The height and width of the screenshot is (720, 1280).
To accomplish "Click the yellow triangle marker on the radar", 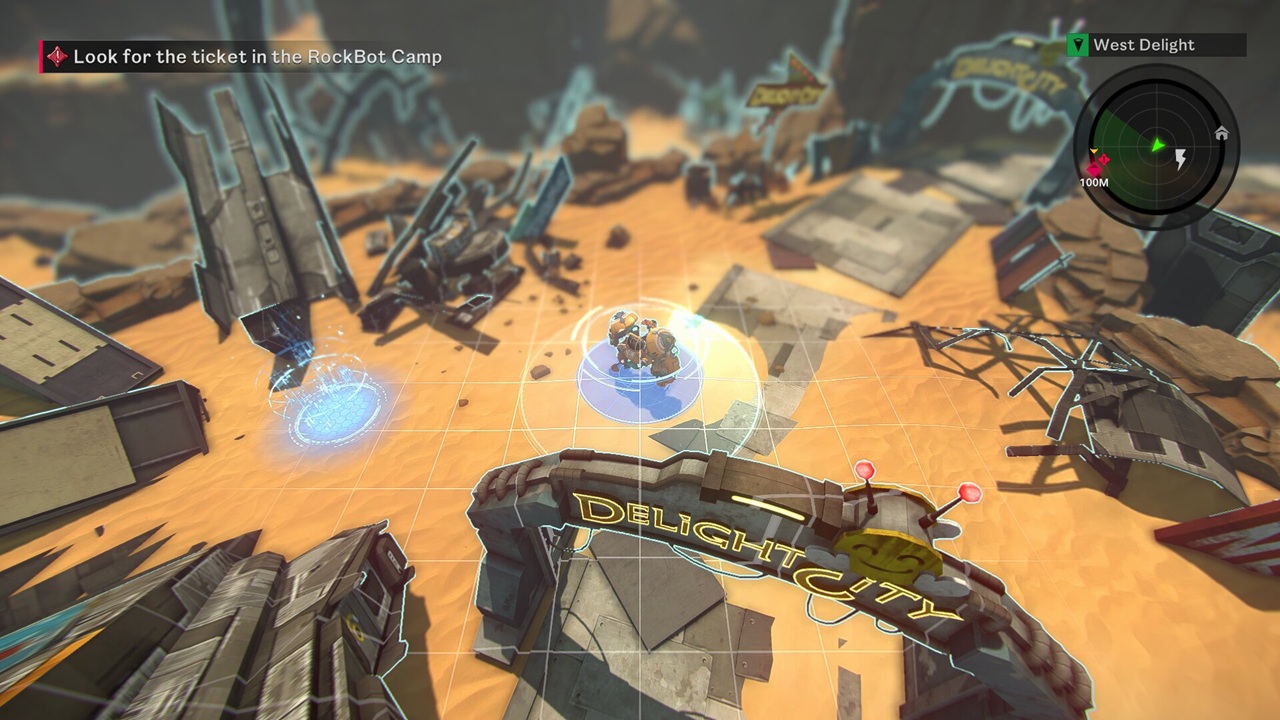I will (x=1092, y=151).
